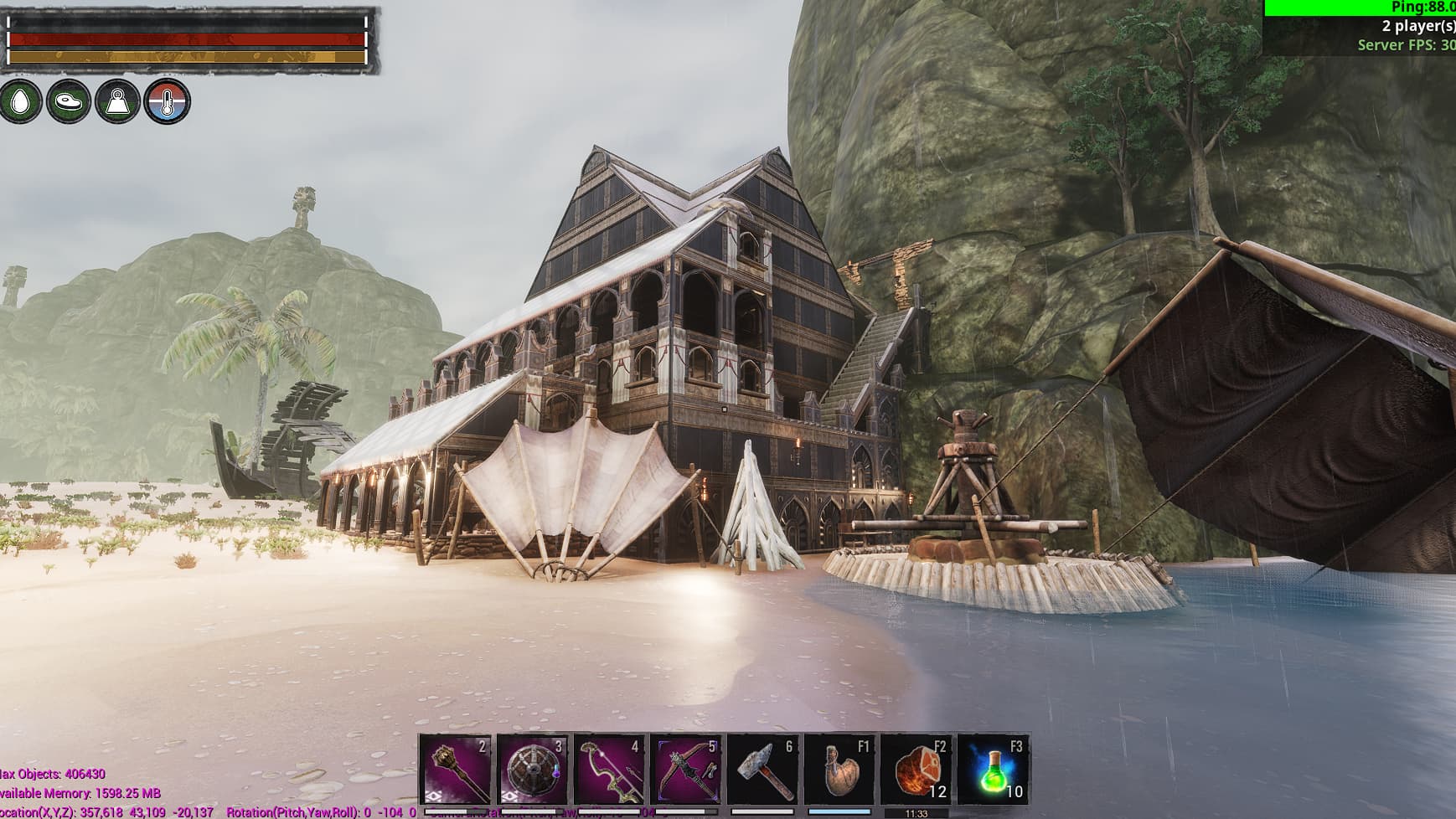The width and height of the screenshot is (1456, 819).
Task: Select the mace in hotbar slot 2
Action: click(x=456, y=770)
